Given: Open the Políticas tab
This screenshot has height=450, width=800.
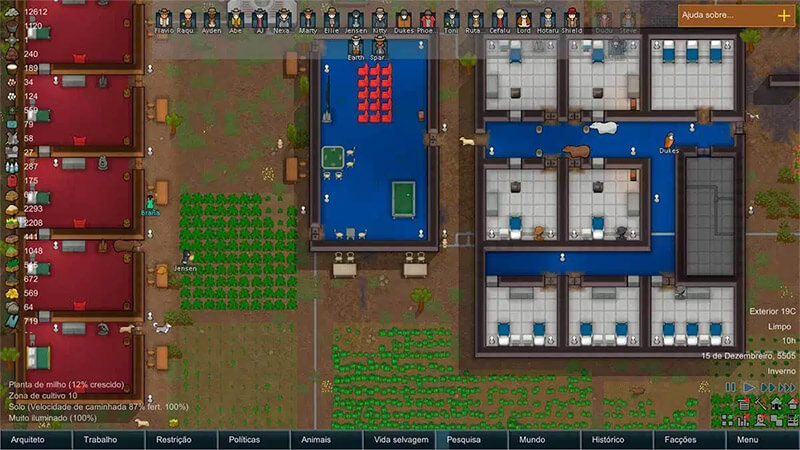Looking at the screenshot, I should coord(245,440).
